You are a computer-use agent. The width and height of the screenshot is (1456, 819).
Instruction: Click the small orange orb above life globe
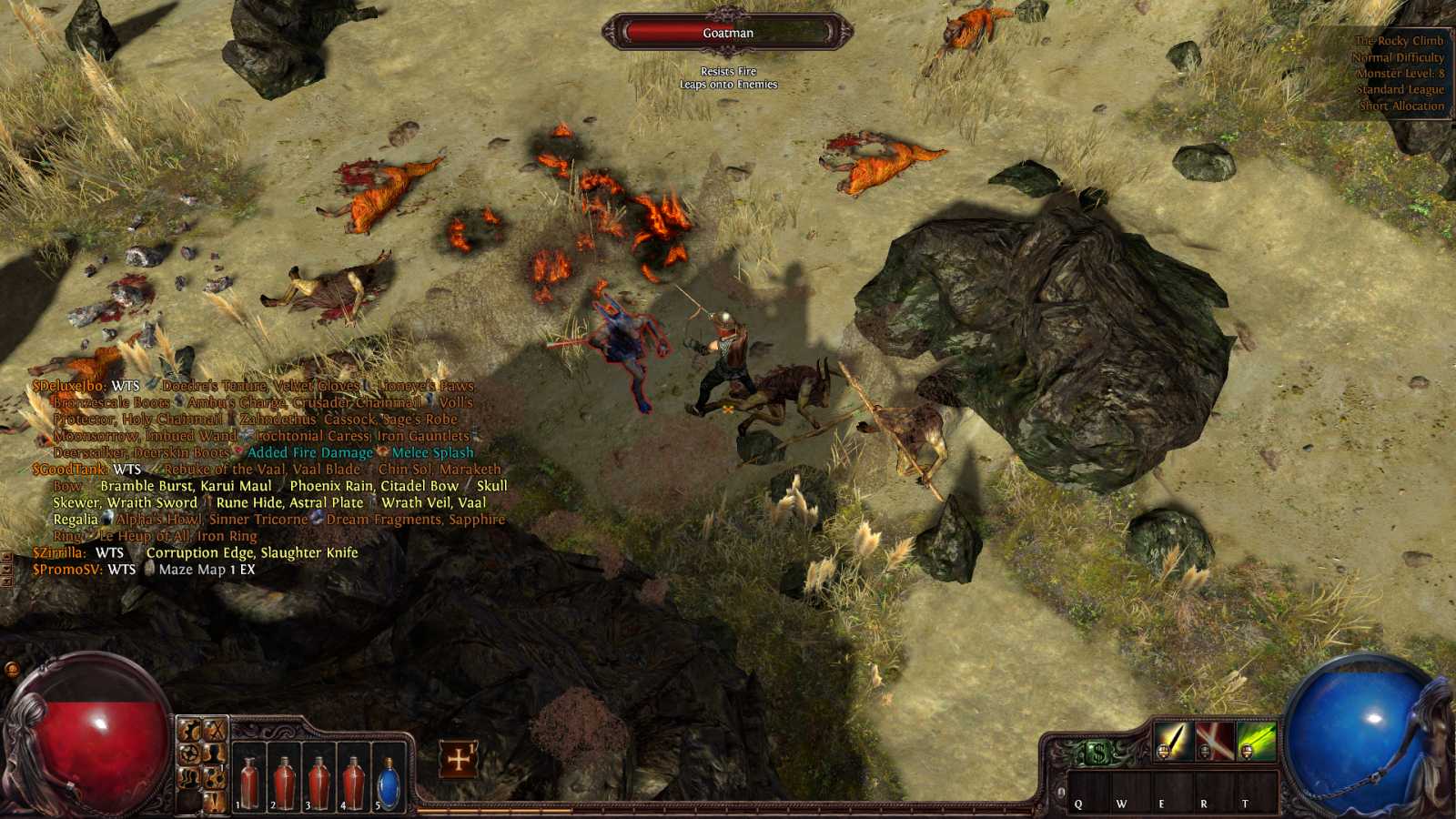12,670
